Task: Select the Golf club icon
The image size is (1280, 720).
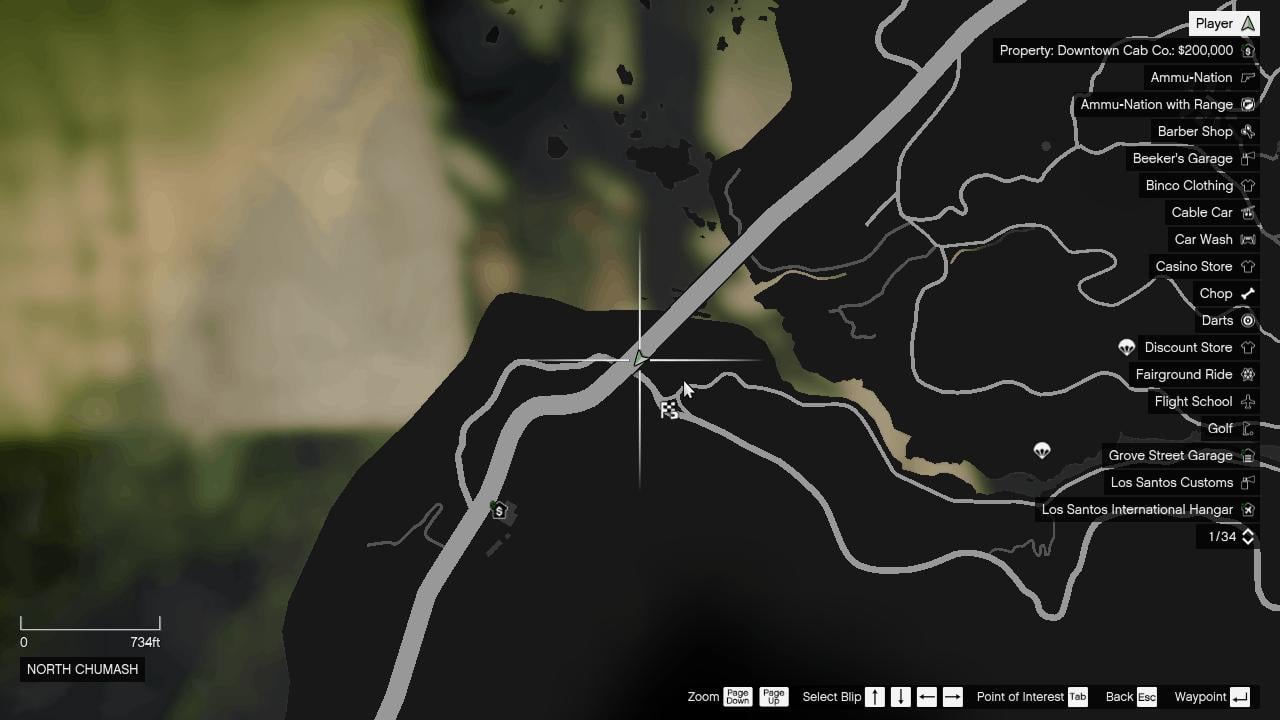Action: tap(1247, 428)
